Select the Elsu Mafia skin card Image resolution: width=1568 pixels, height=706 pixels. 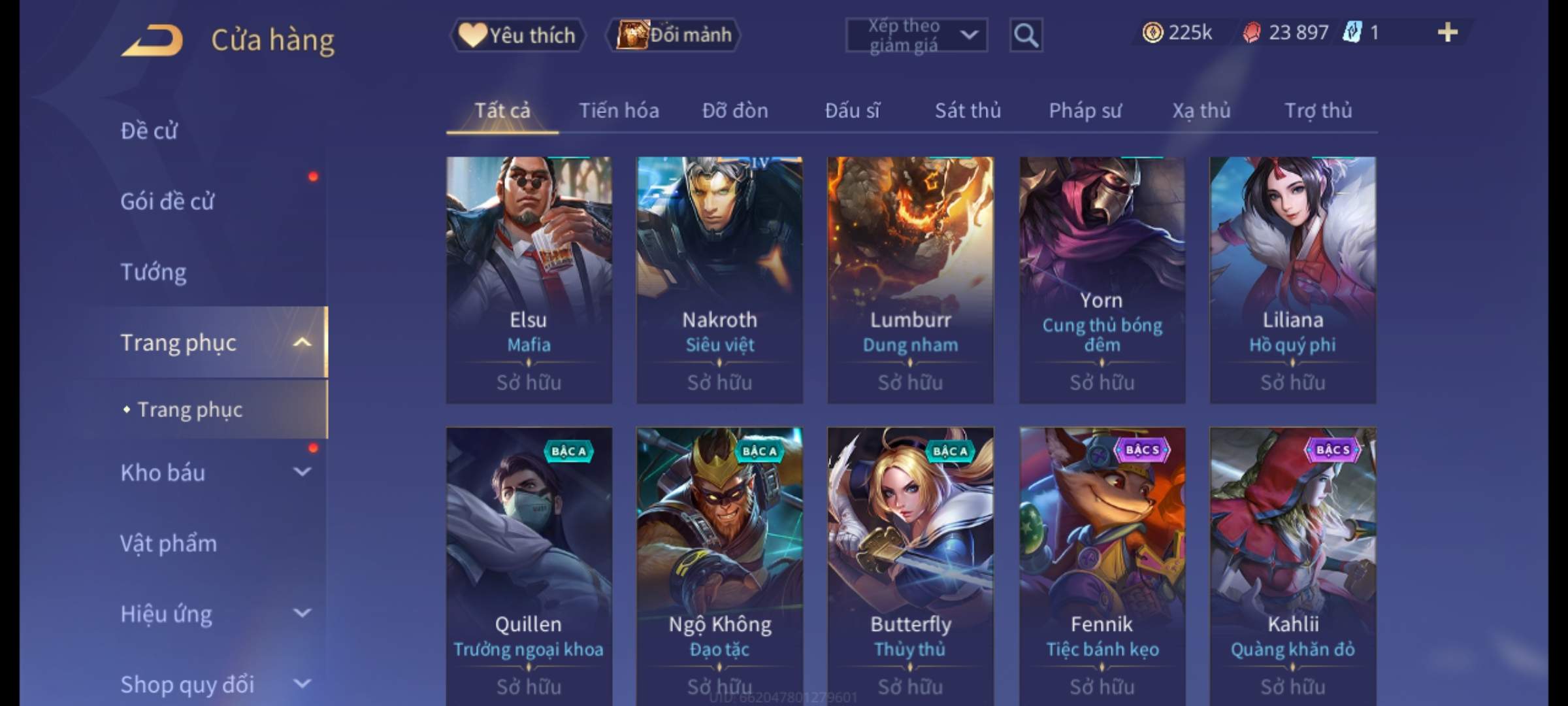tap(529, 279)
